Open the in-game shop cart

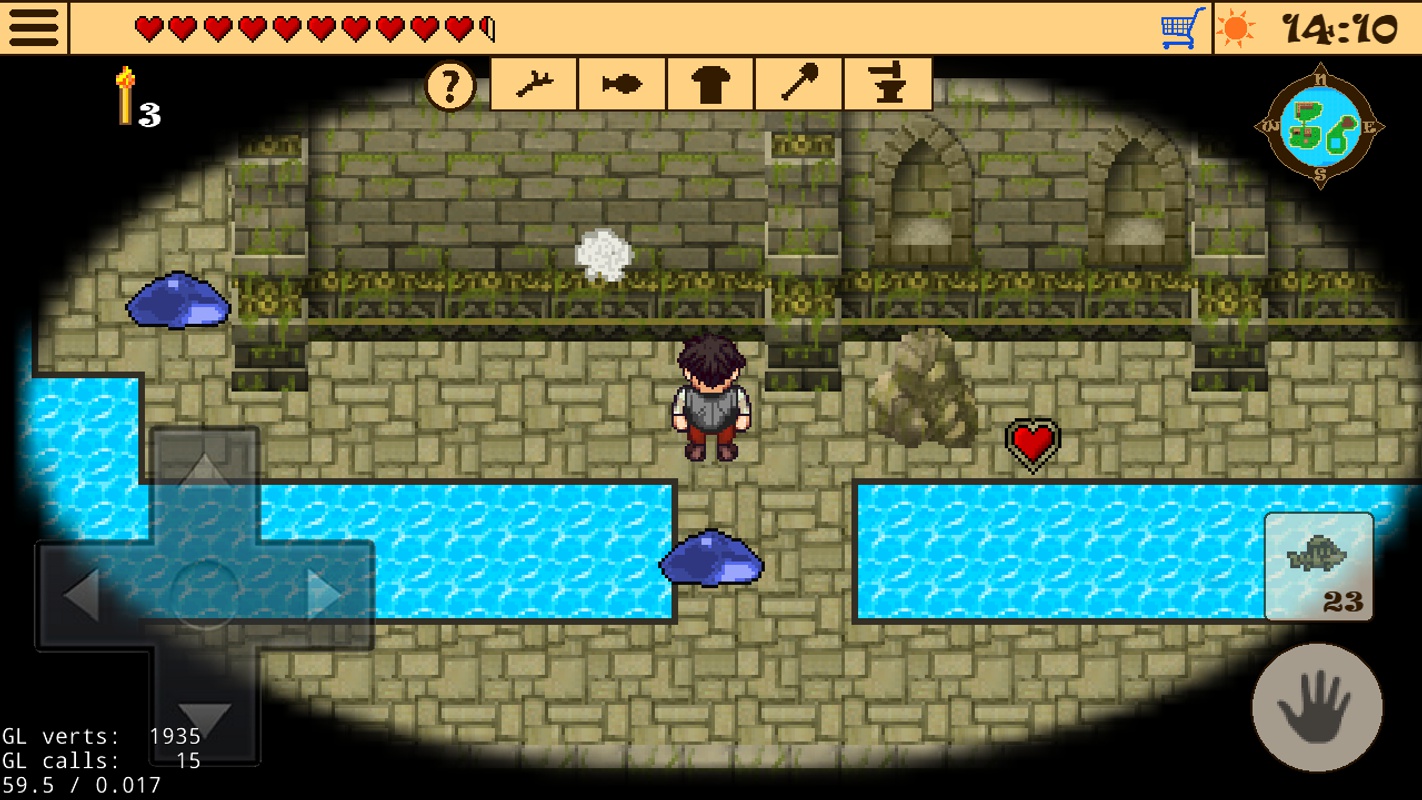[x=1179, y=27]
